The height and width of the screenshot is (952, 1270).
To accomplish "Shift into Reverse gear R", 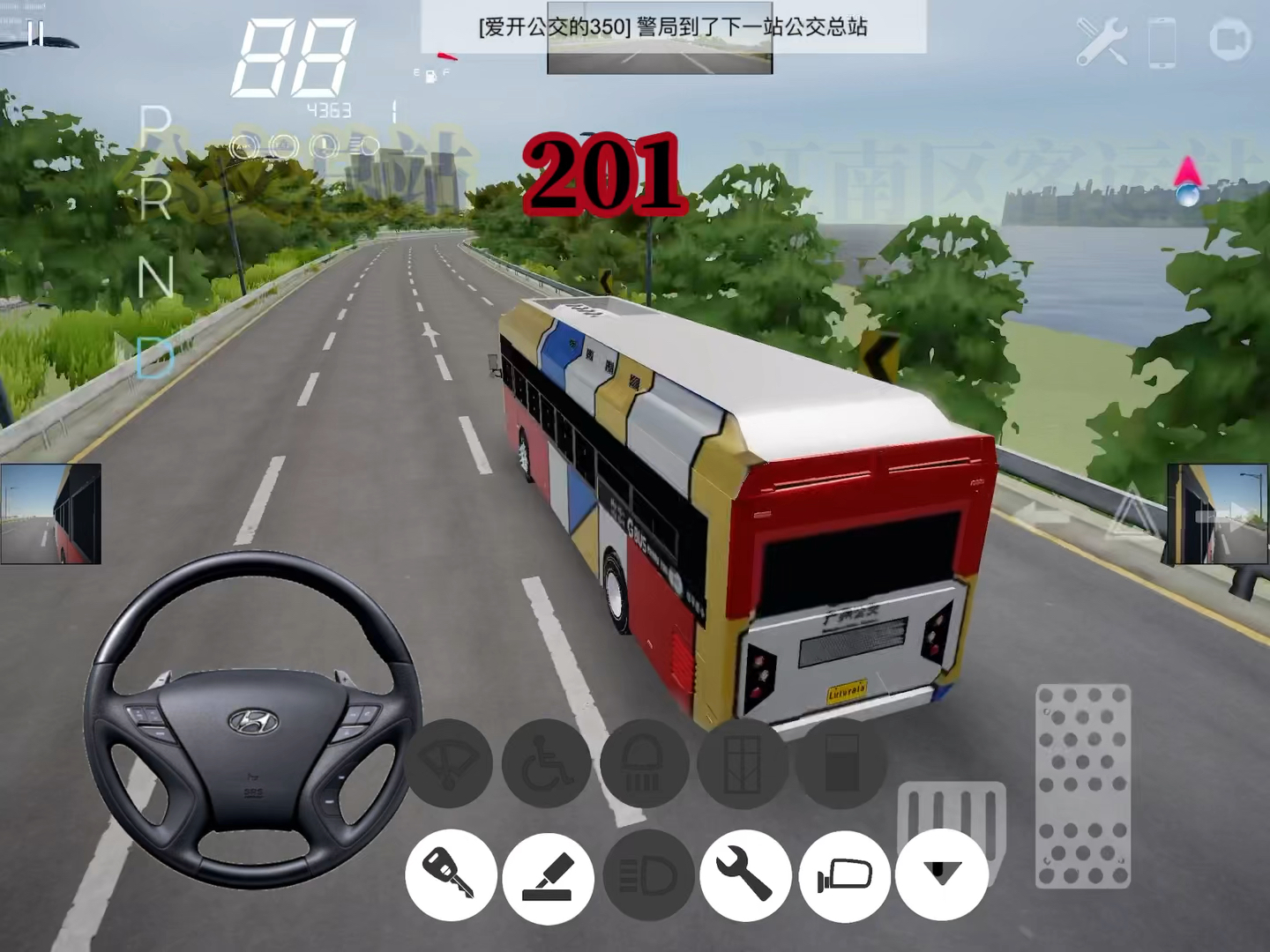I will coord(155,199).
